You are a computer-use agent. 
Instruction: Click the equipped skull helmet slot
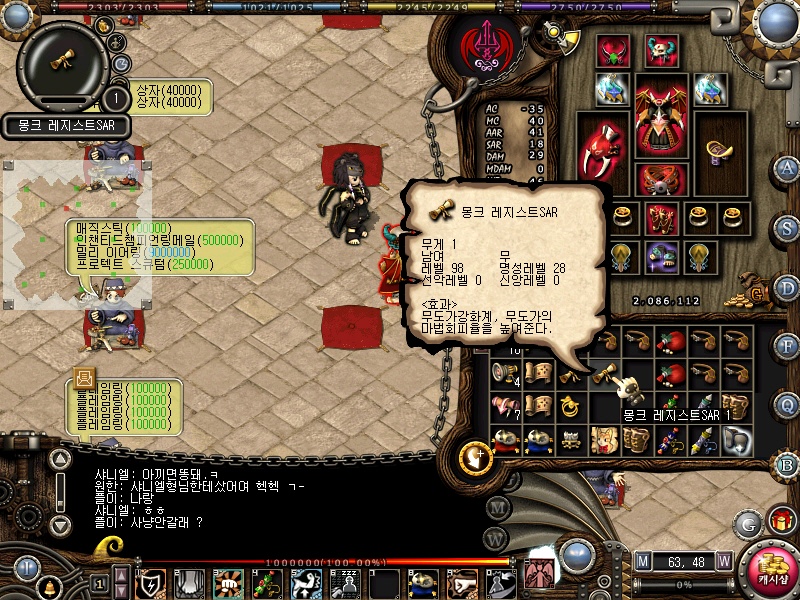pyautogui.click(x=660, y=51)
